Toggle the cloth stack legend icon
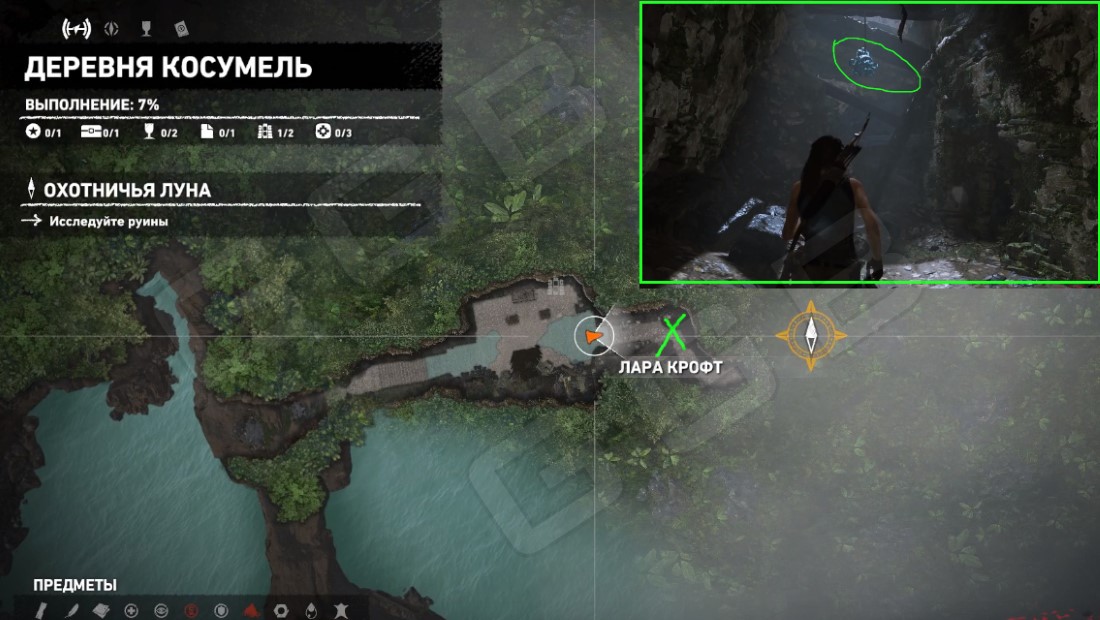 click(x=101, y=610)
